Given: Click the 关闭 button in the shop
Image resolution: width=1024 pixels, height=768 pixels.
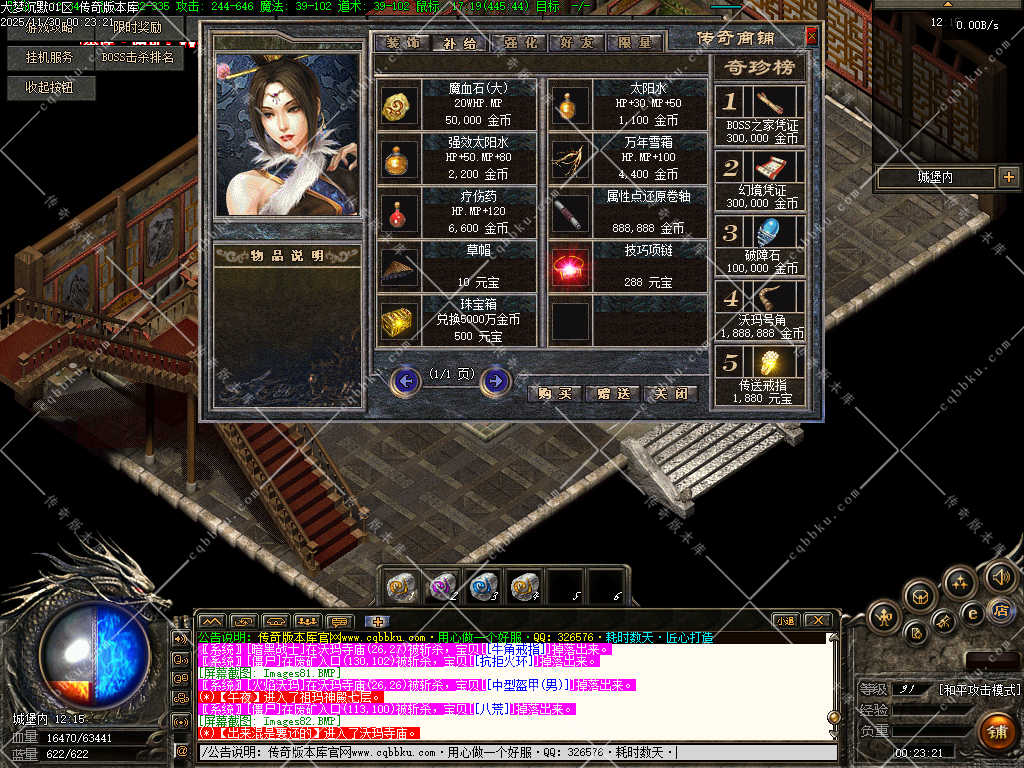Looking at the screenshot, I should point(669,393).
